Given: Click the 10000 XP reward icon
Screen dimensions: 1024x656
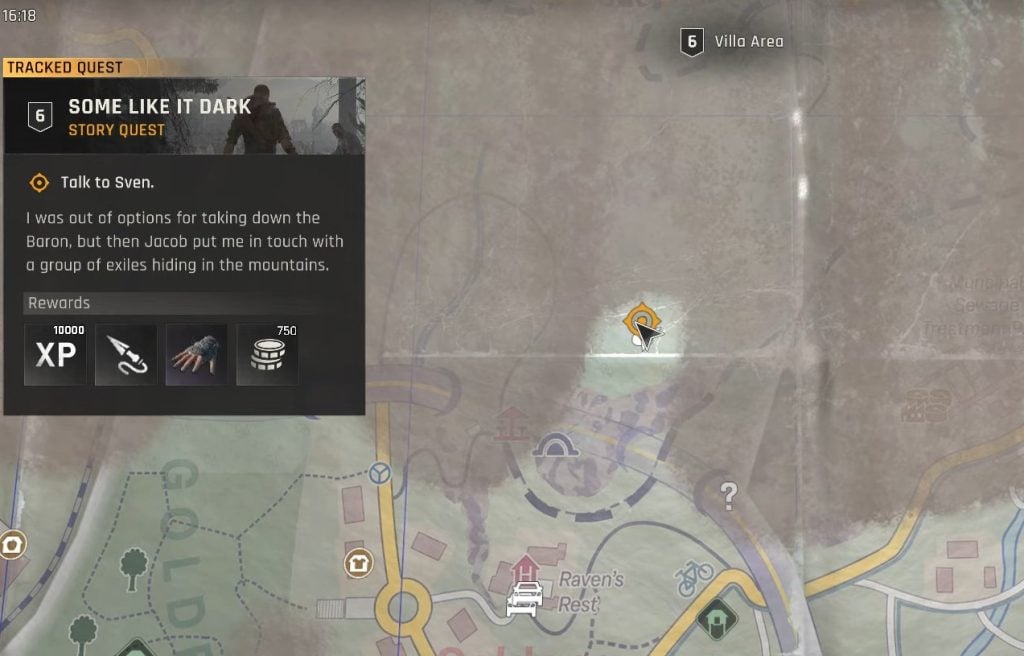Looking at the screenshot, I should [55, 354].
